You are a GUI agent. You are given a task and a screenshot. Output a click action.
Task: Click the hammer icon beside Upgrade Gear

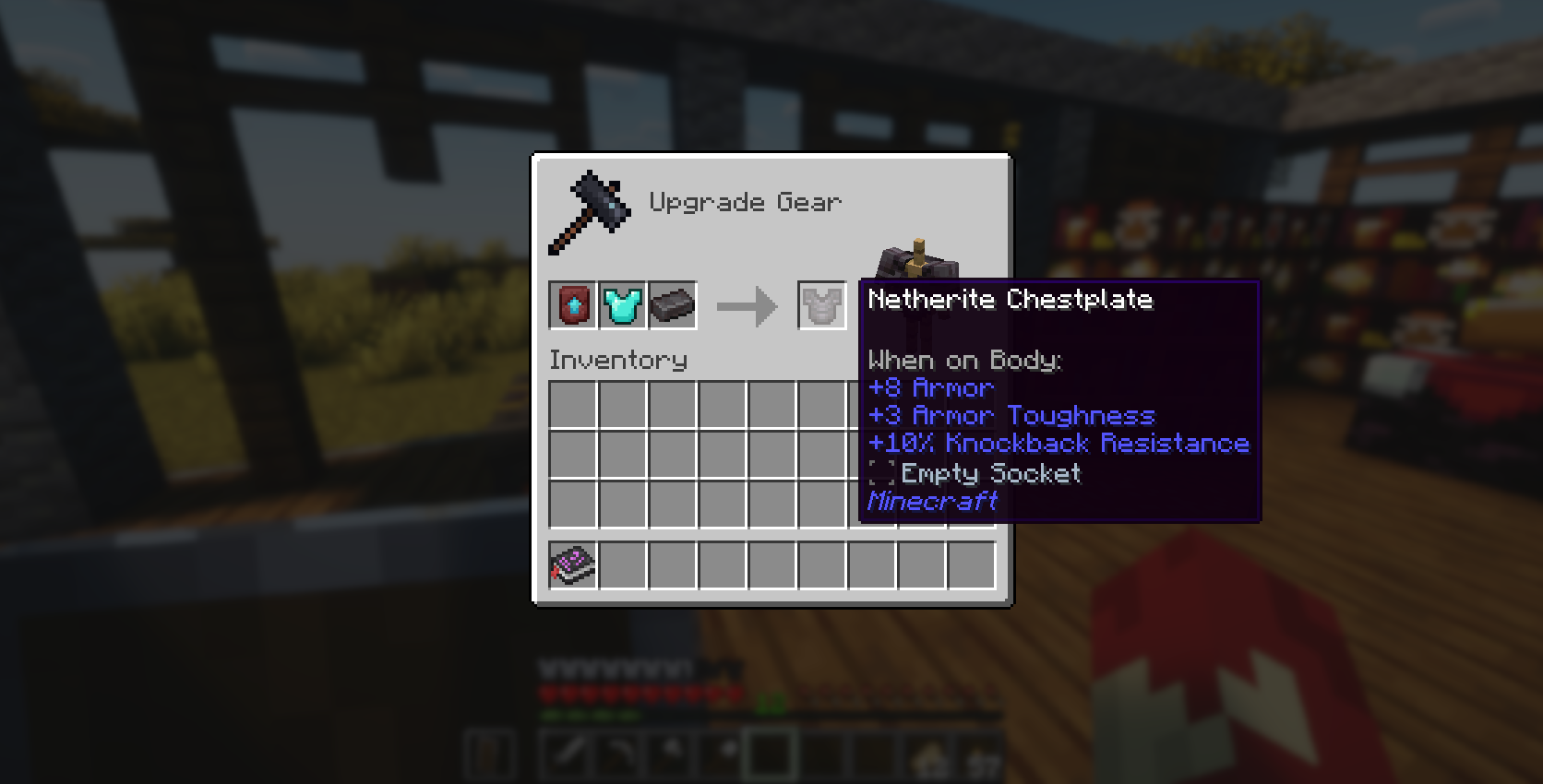pos(592,208)
